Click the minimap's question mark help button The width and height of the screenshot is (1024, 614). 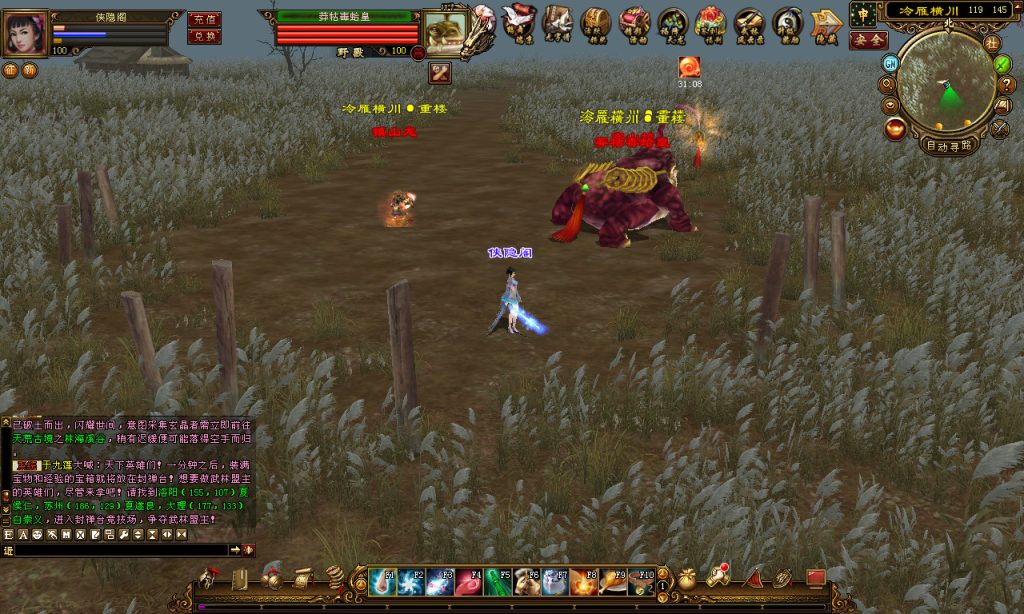(x=1006, y=84)
